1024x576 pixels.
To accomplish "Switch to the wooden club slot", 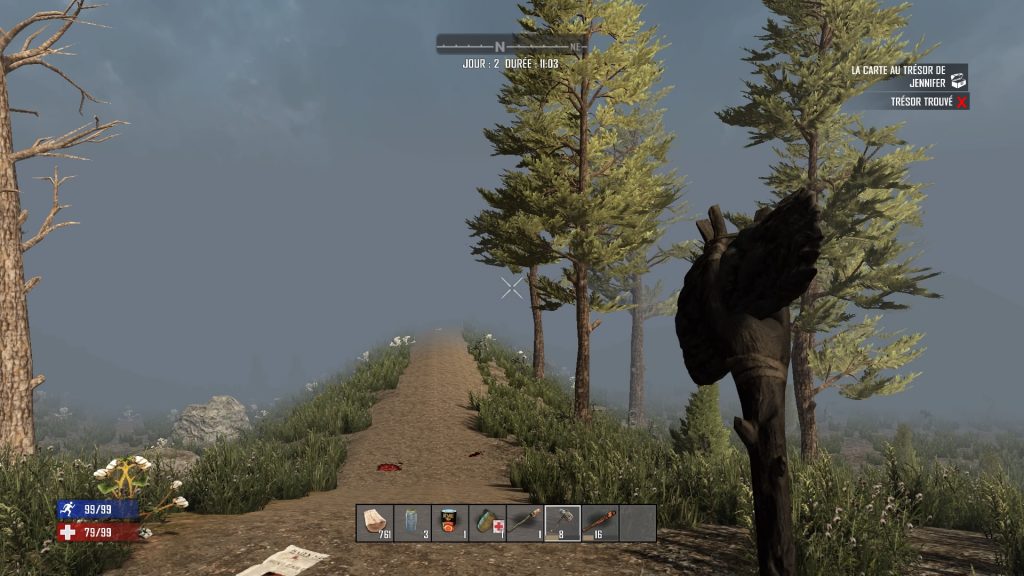I will coord(600,523).
